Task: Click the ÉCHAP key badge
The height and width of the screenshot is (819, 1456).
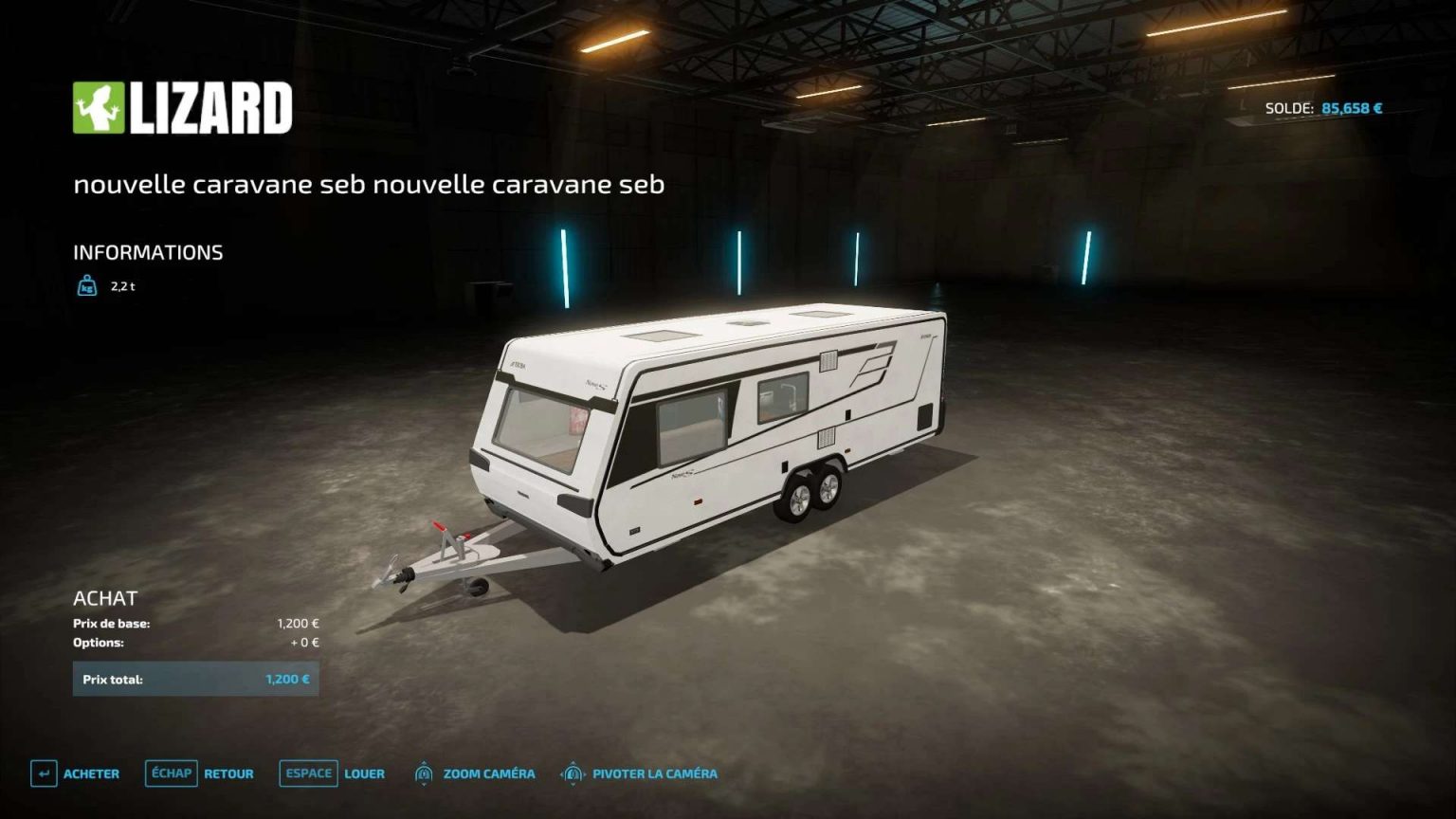Action: (171, 773)
